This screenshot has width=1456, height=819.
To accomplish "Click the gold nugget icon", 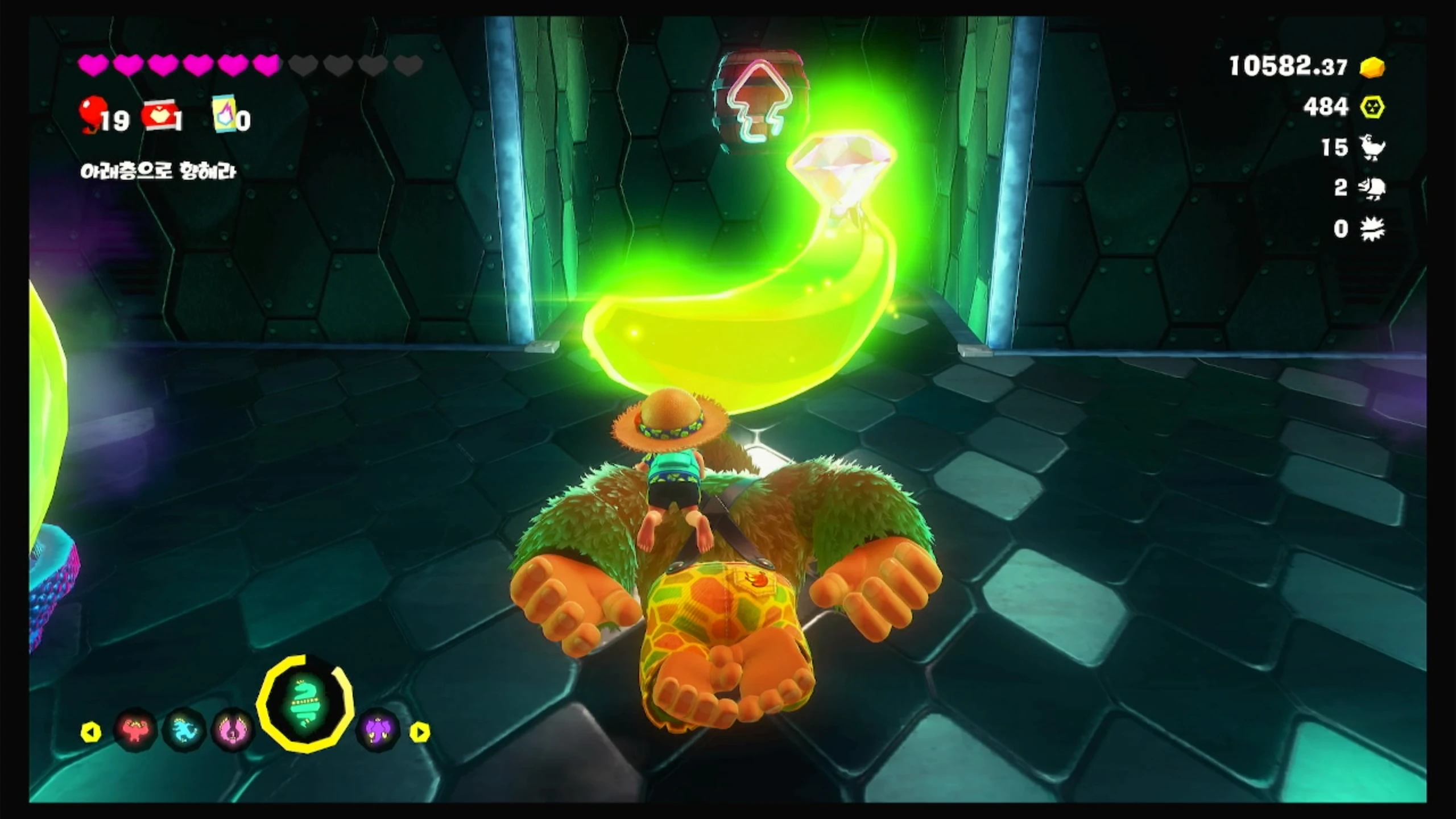I will click(x=1372, y=67).
